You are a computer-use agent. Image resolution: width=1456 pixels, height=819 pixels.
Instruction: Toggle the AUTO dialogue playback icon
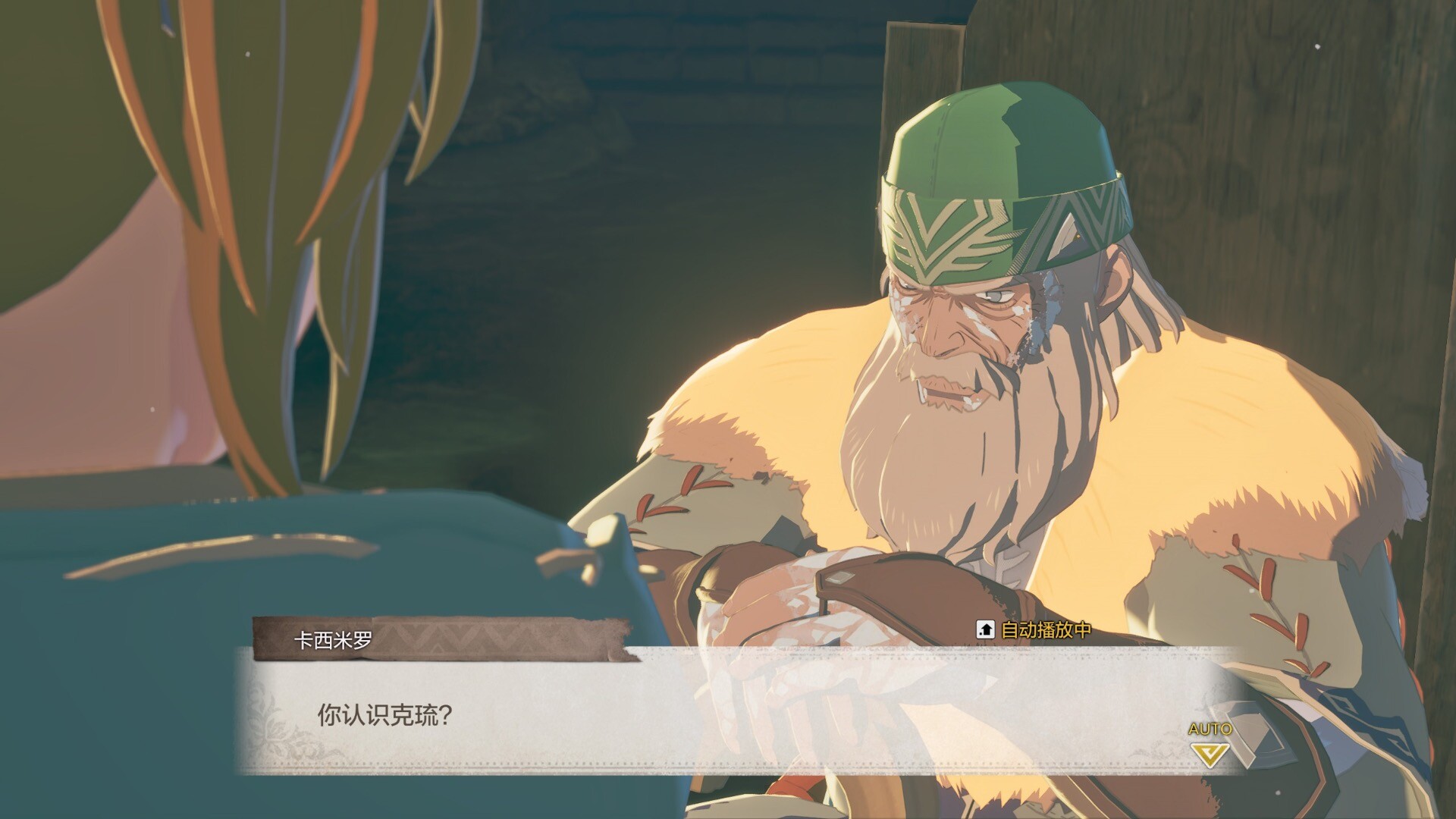pyautogui.click(x=1210, y=745)
